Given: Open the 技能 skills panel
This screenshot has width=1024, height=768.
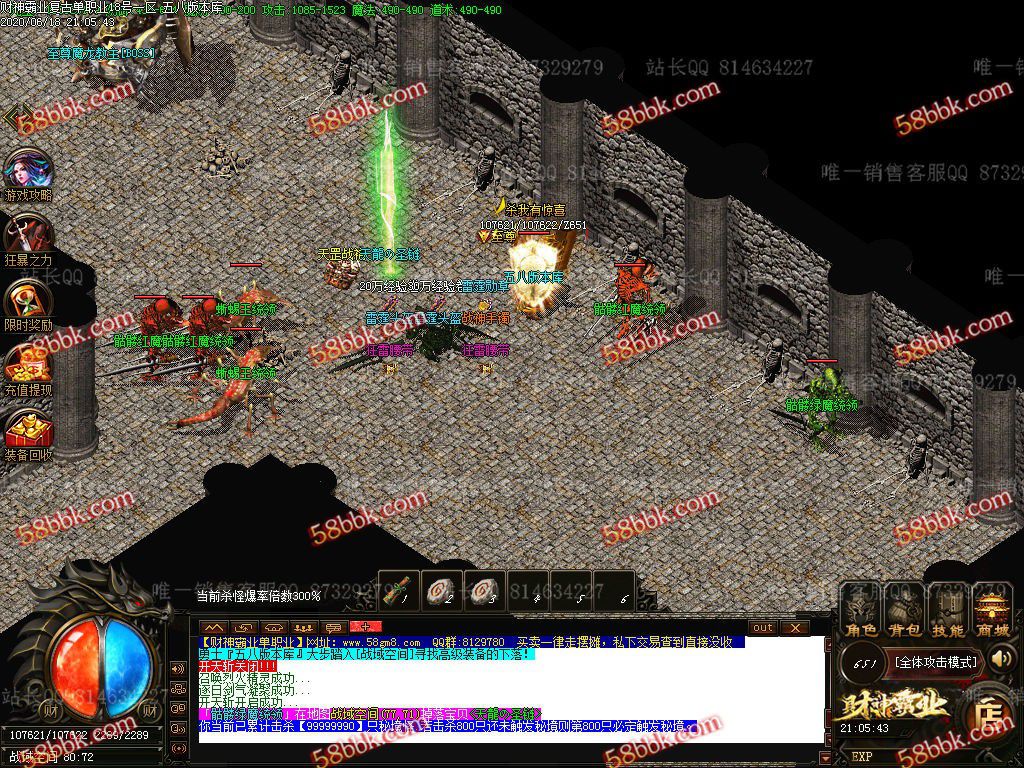Looking at the screenshot, I should click(x=948, y=612).
